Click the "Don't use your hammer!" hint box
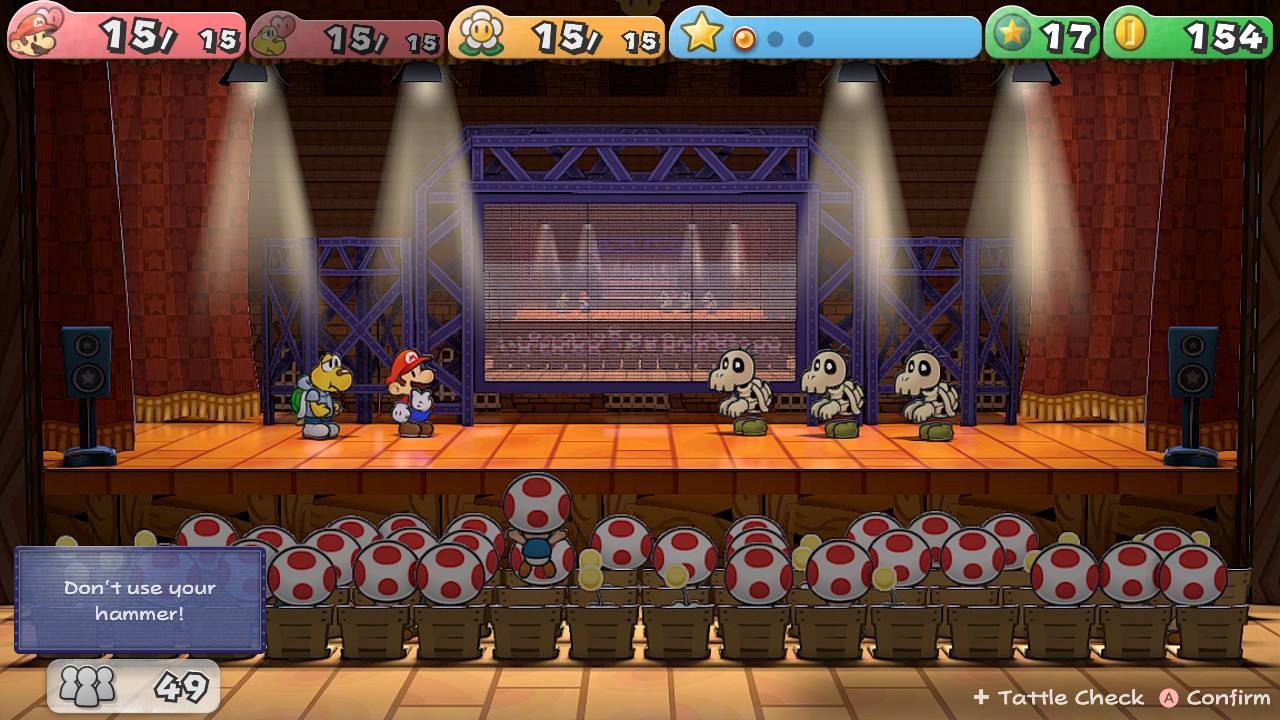This screenshot has height=720, width=1280. click(140, 600)
